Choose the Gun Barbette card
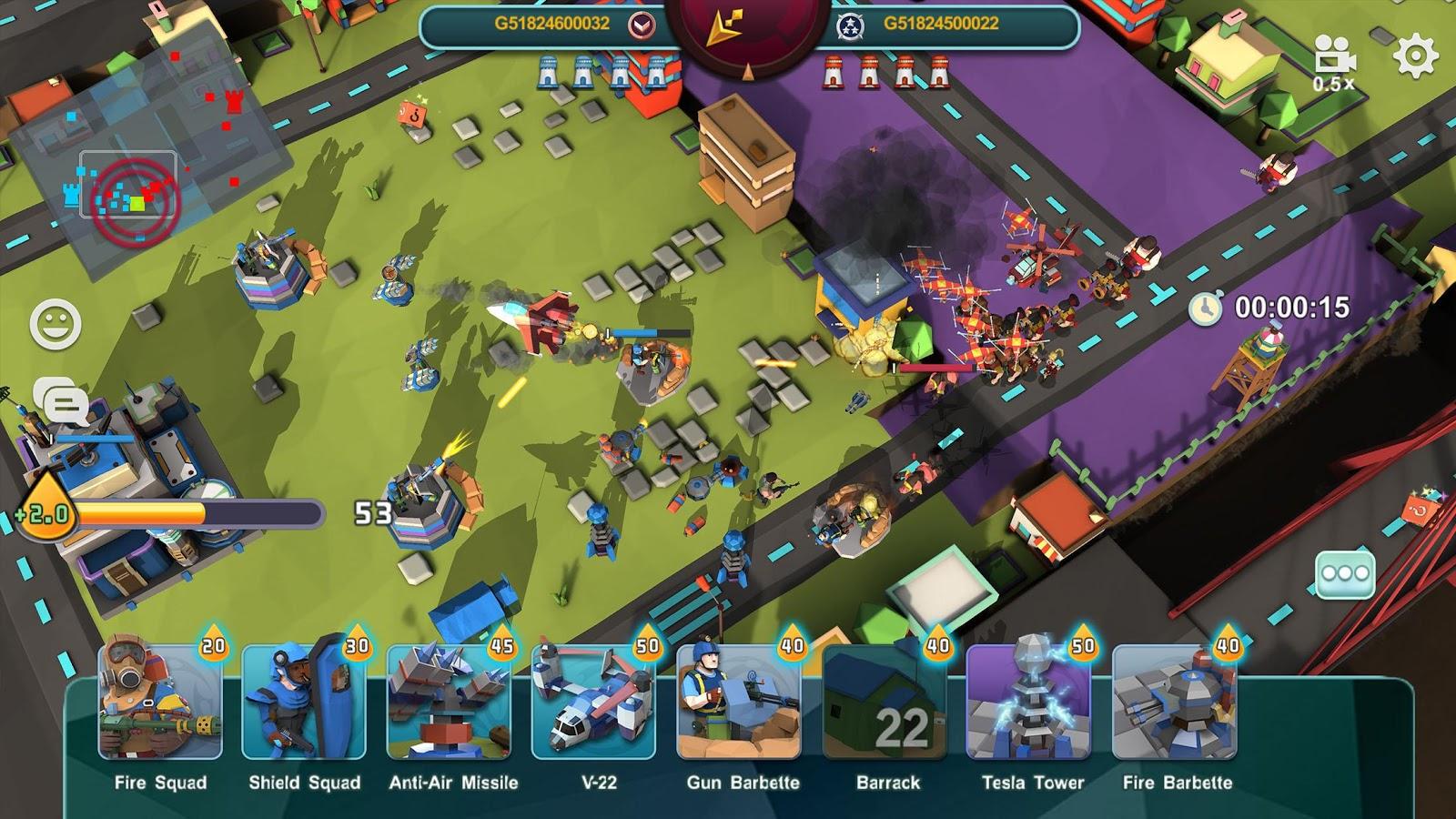Screen dimensions: 1456x819 click(x=740, y=702)
